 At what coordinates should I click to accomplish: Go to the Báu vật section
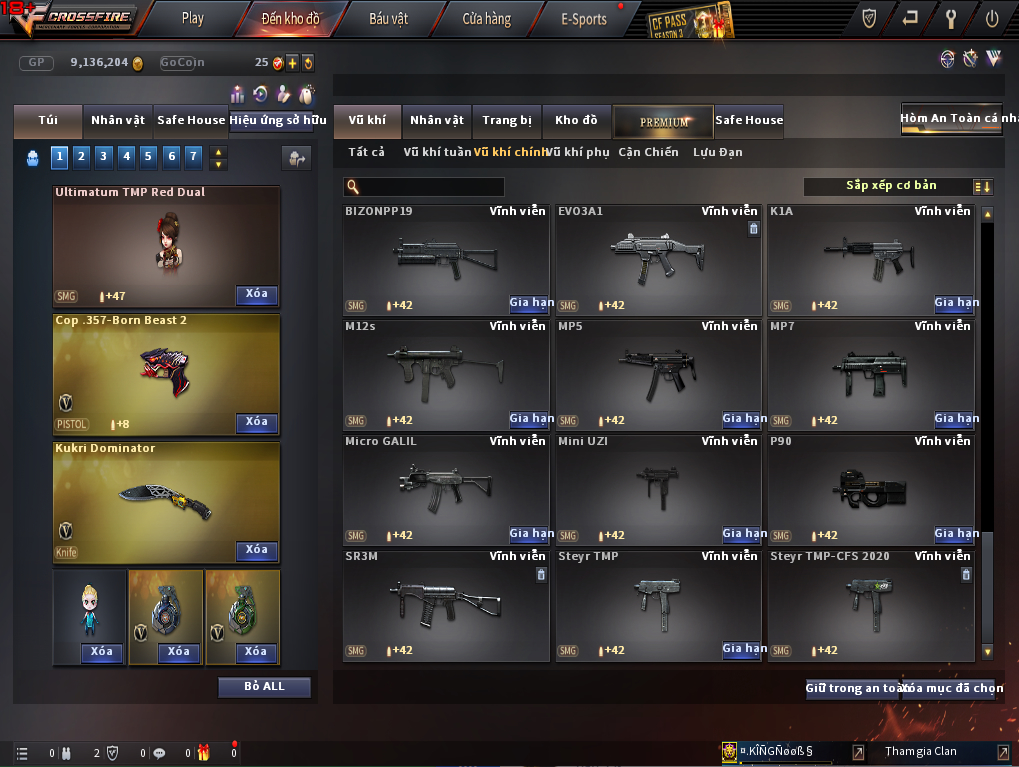388,18
